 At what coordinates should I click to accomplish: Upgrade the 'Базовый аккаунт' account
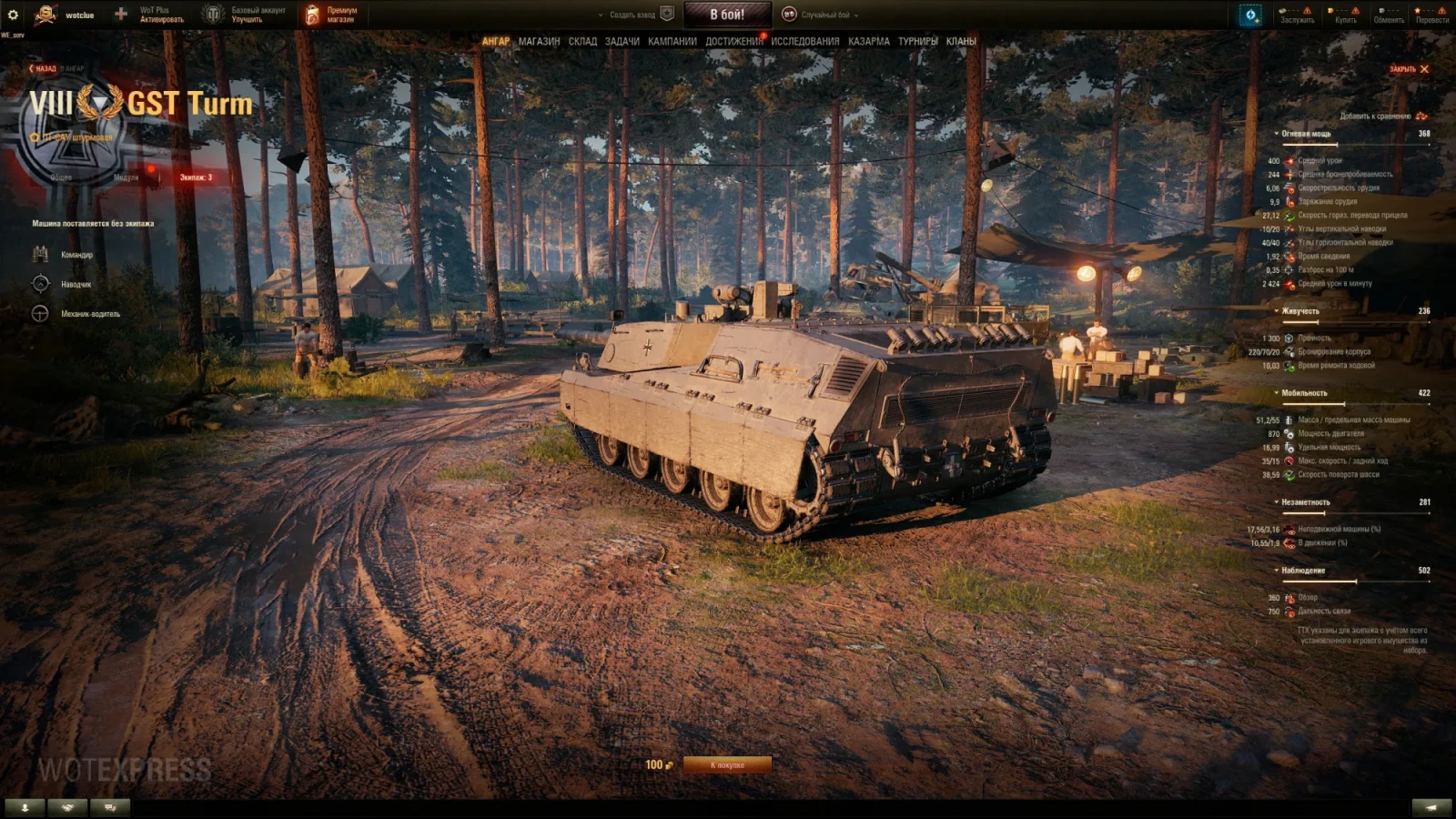[x=258, y=15]
